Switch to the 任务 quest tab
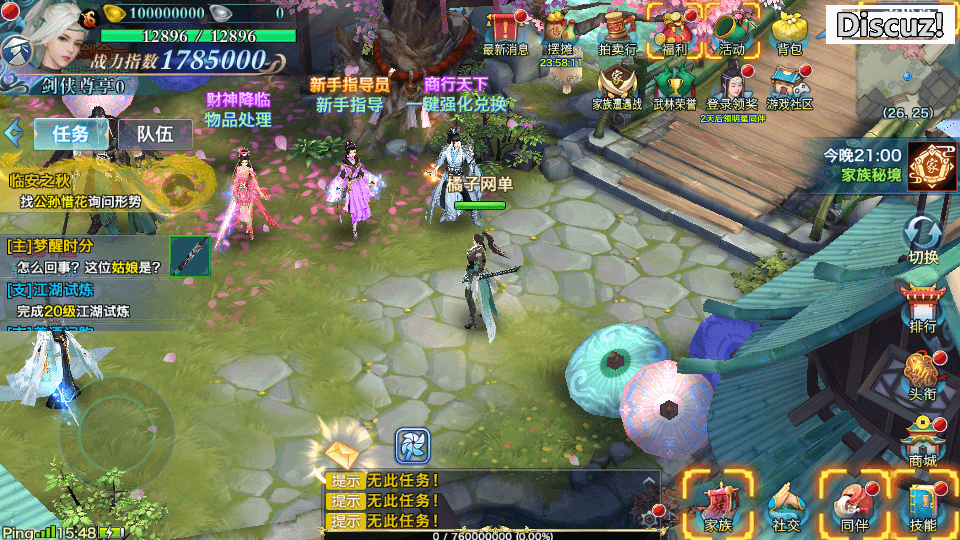 (71, 134)
